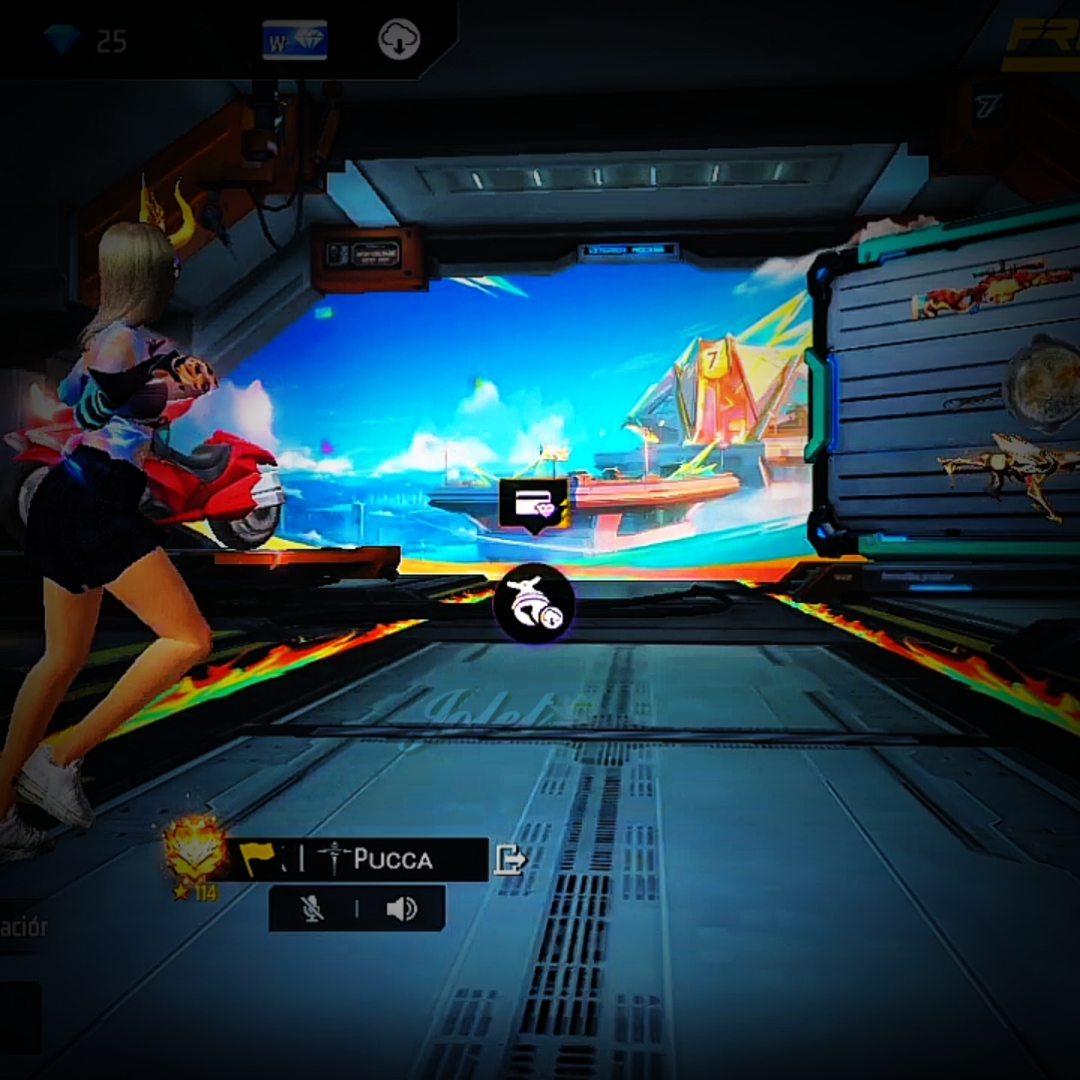Open the diamond top-up card icon
Viewport: 1080px width, 1080px height.
click(x=534, y=503)
